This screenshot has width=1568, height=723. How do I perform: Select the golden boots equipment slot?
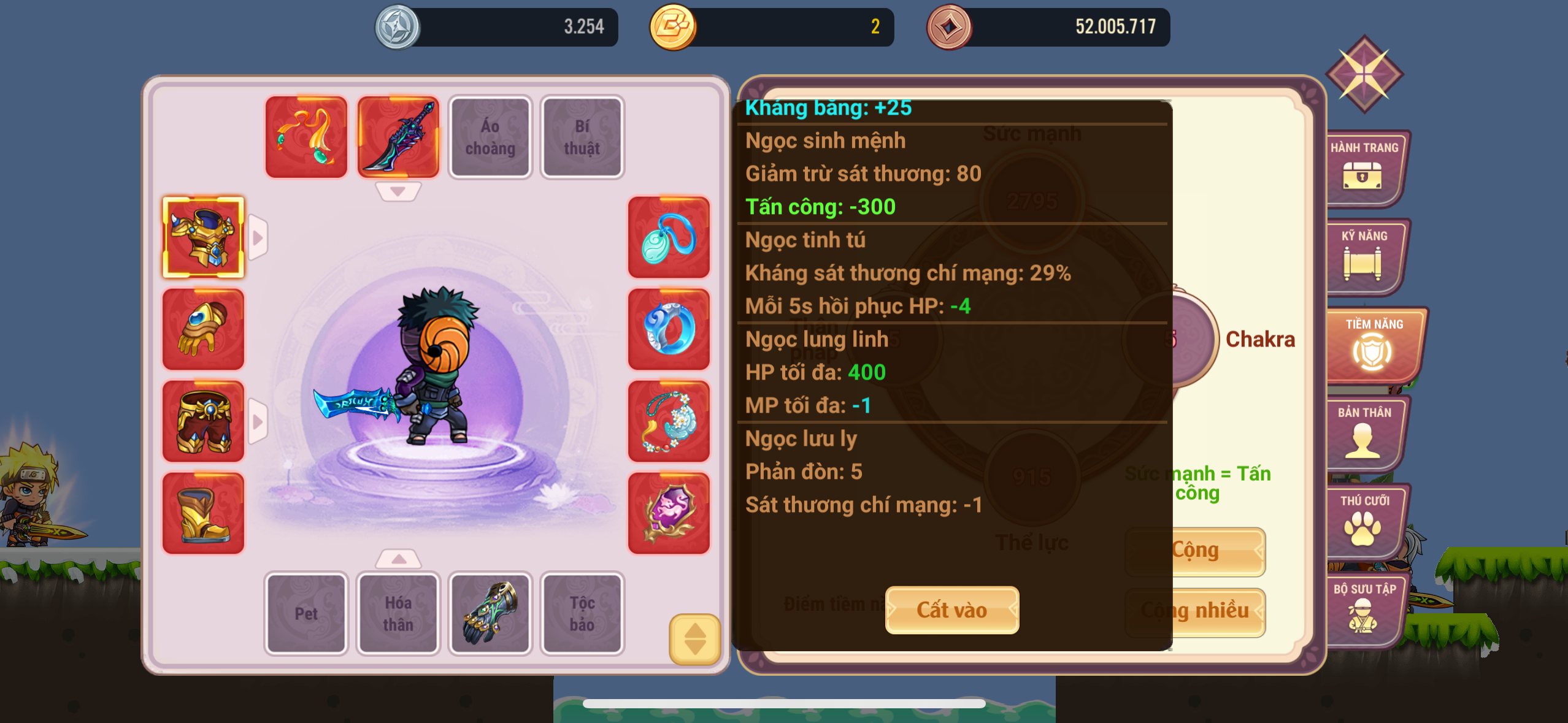pos(203,513)
